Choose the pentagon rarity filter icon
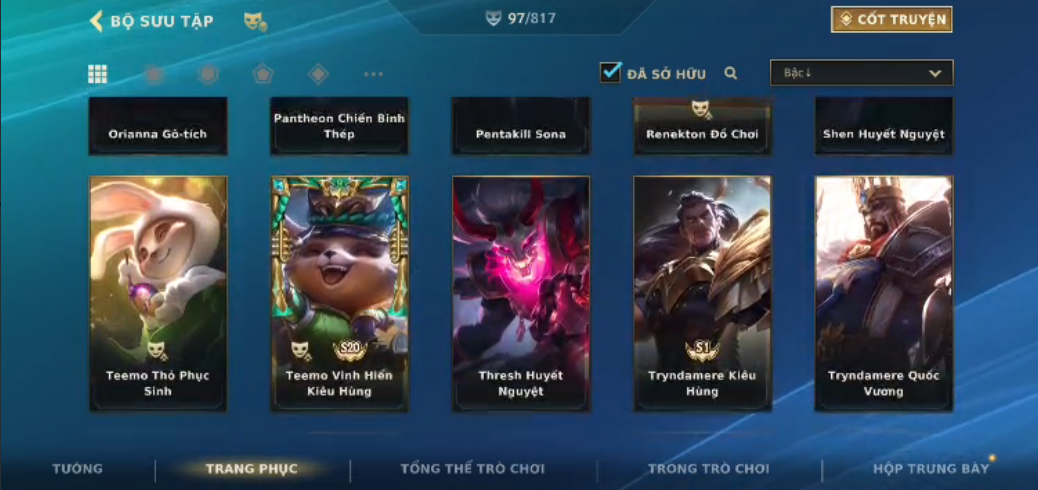The width and height of the screenshot is (1038, 490). 262,73
